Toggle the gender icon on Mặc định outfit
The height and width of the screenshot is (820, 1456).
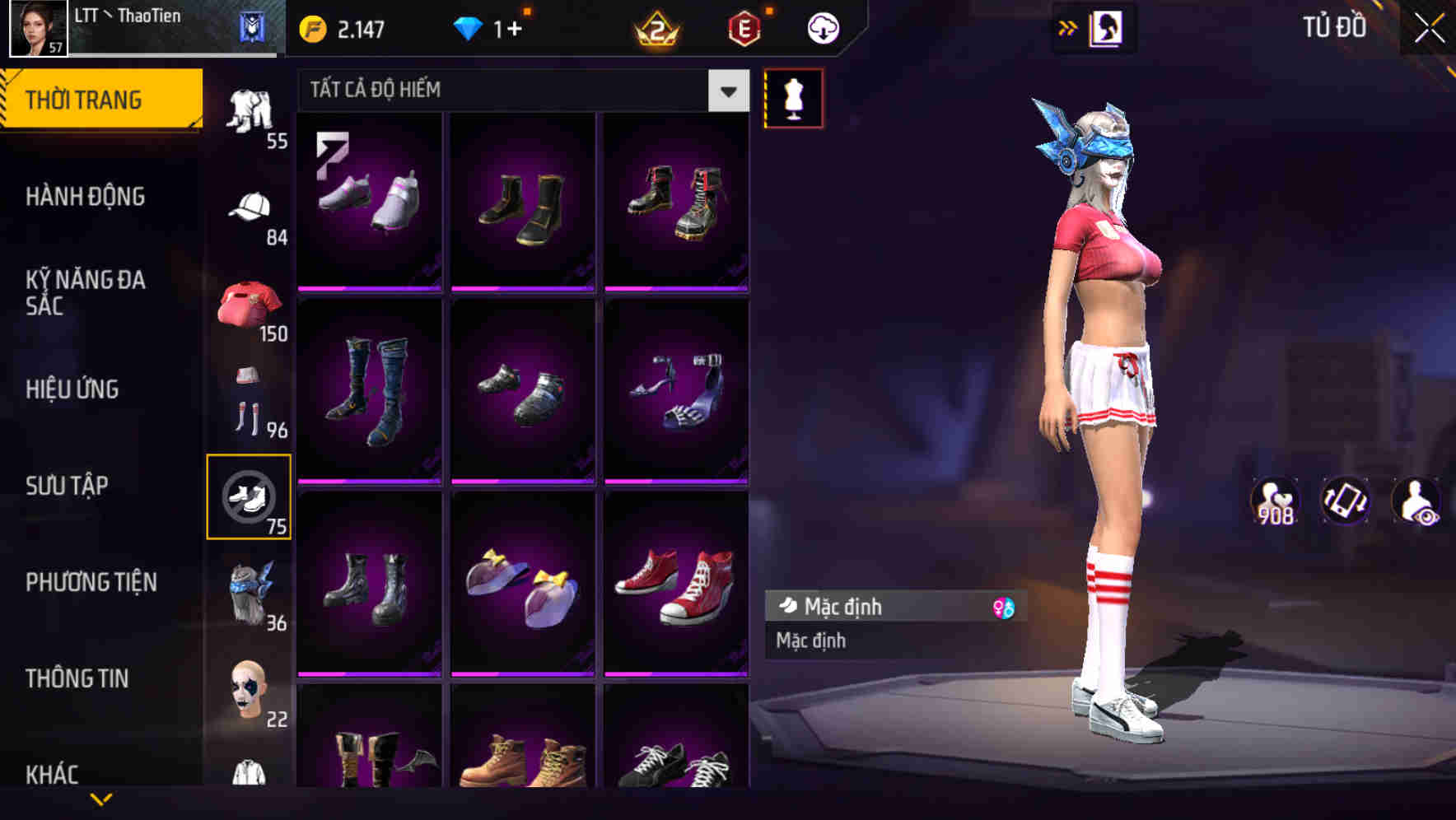tap(1003, 607)
